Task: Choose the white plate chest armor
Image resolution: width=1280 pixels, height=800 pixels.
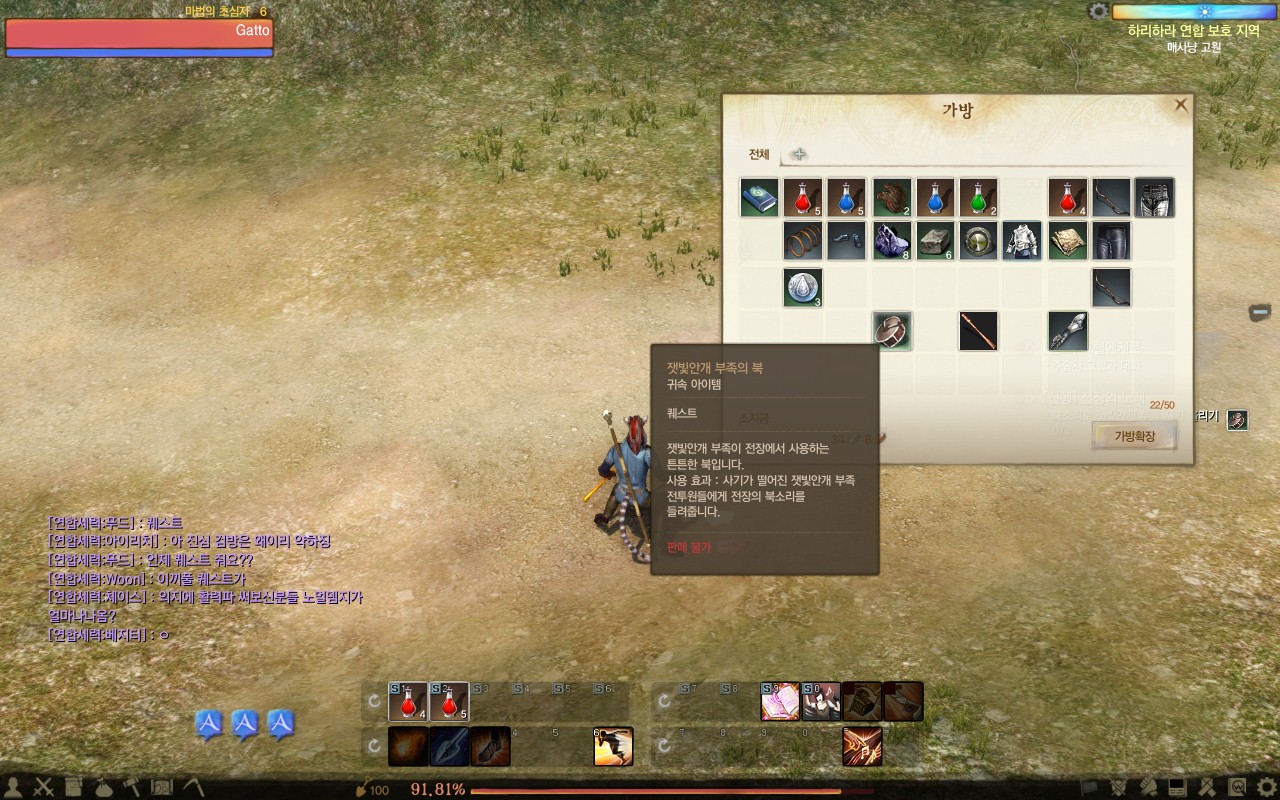Action: pos(1022,241)
